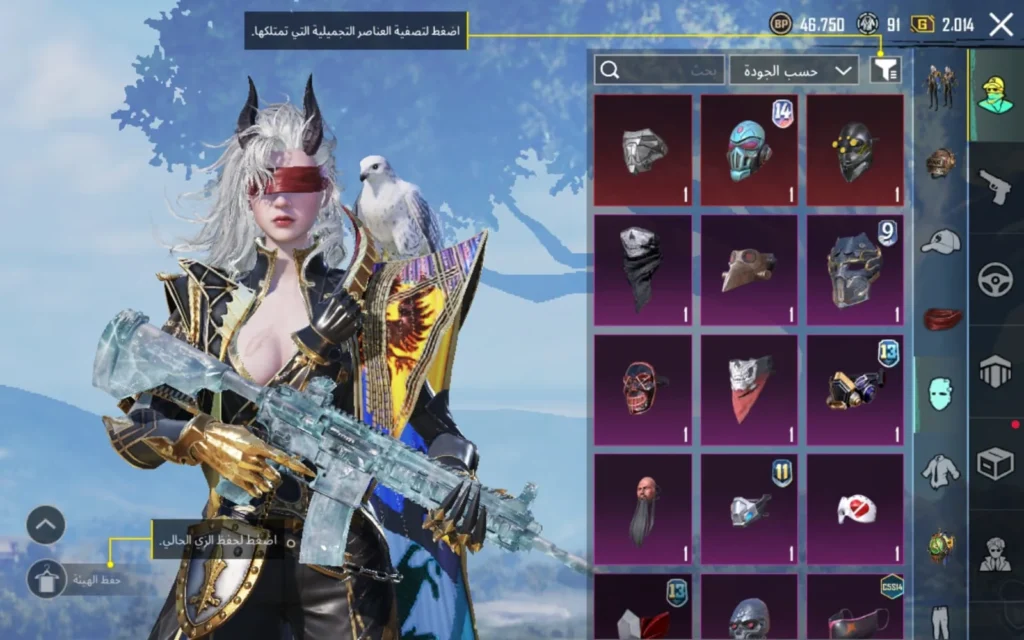Open the sort by quality dropdown
The image size is (1024, 640).
[794, 70]
